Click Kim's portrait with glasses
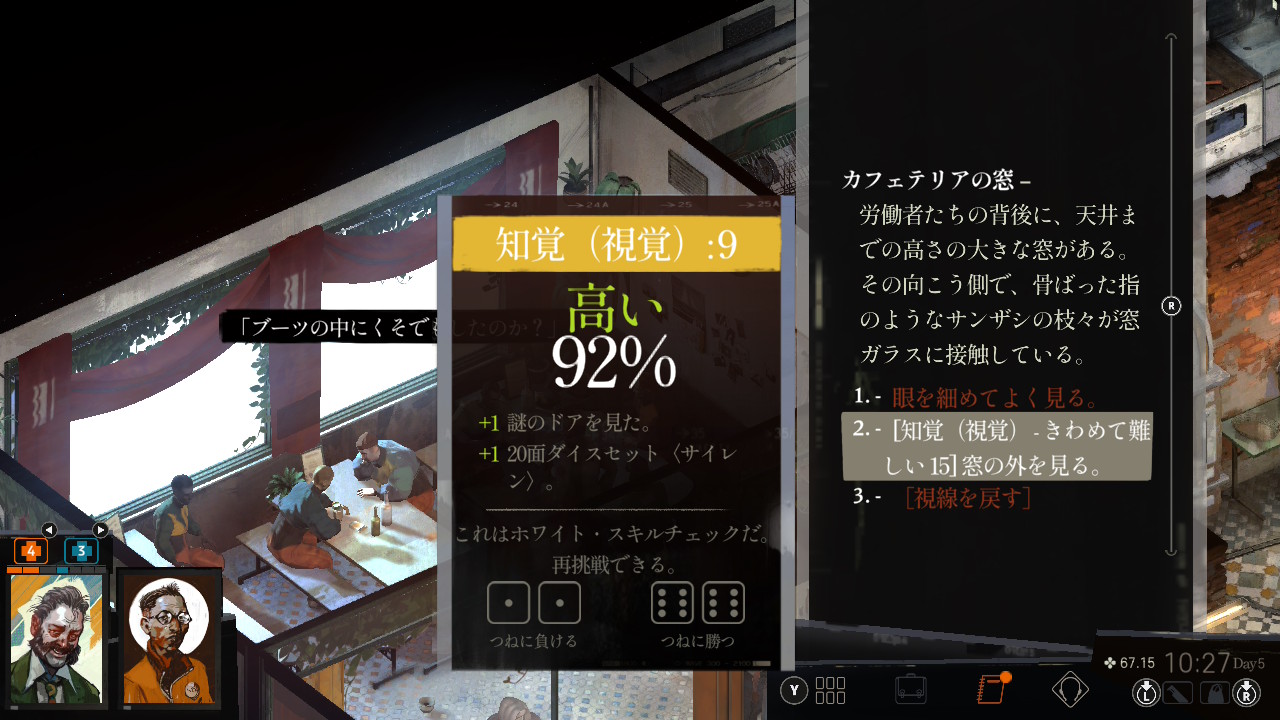This screenshot has width=1280, height=720. (168, 638)
